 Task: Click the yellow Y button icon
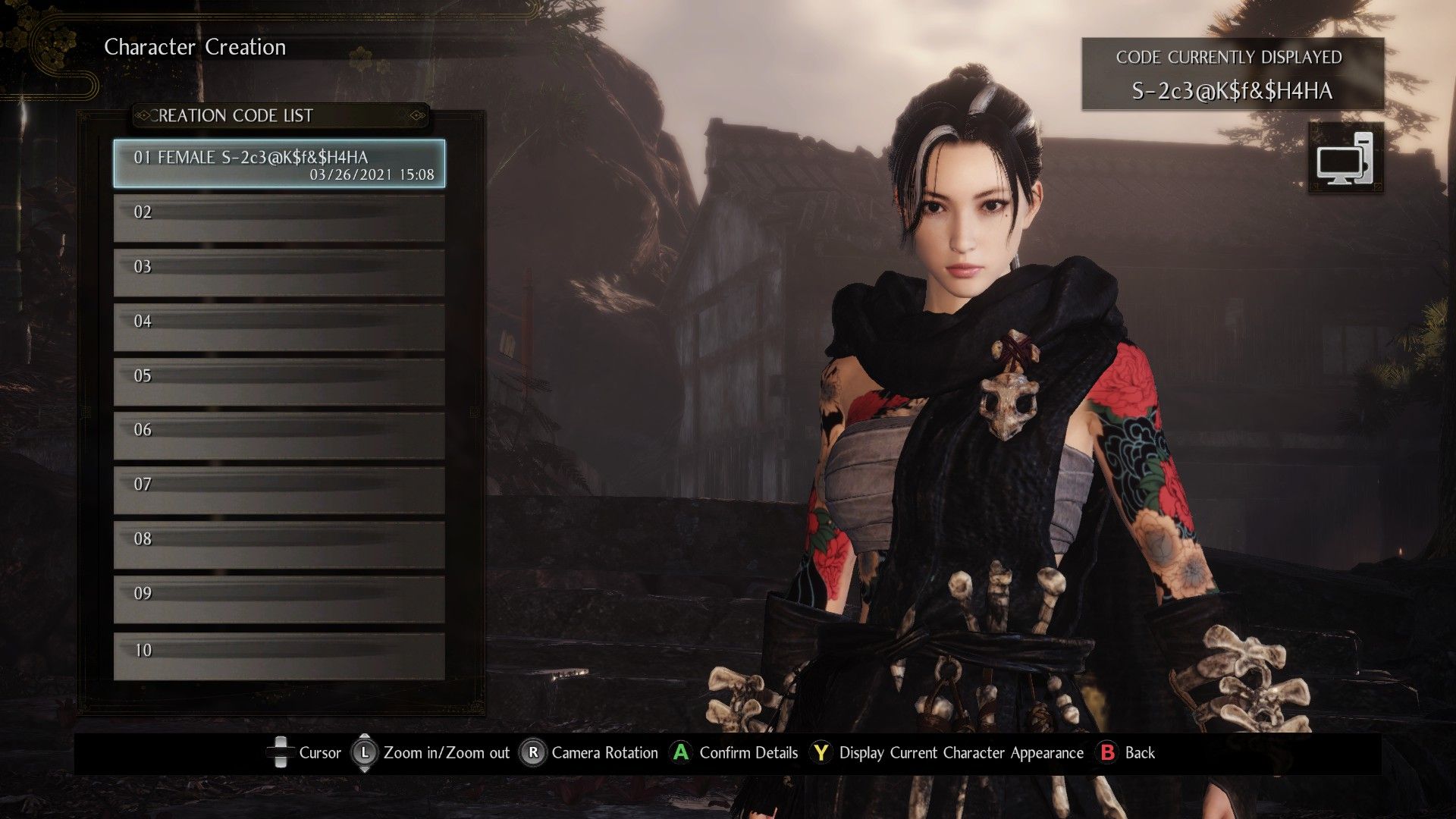[821, 753]
